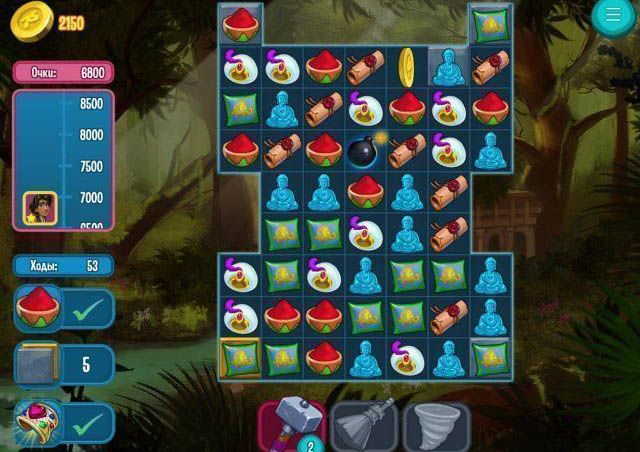The image size is (640, 452).
Task: Click the stone tile objective icon
Action: pyautogui.click(x=38, y=364)
